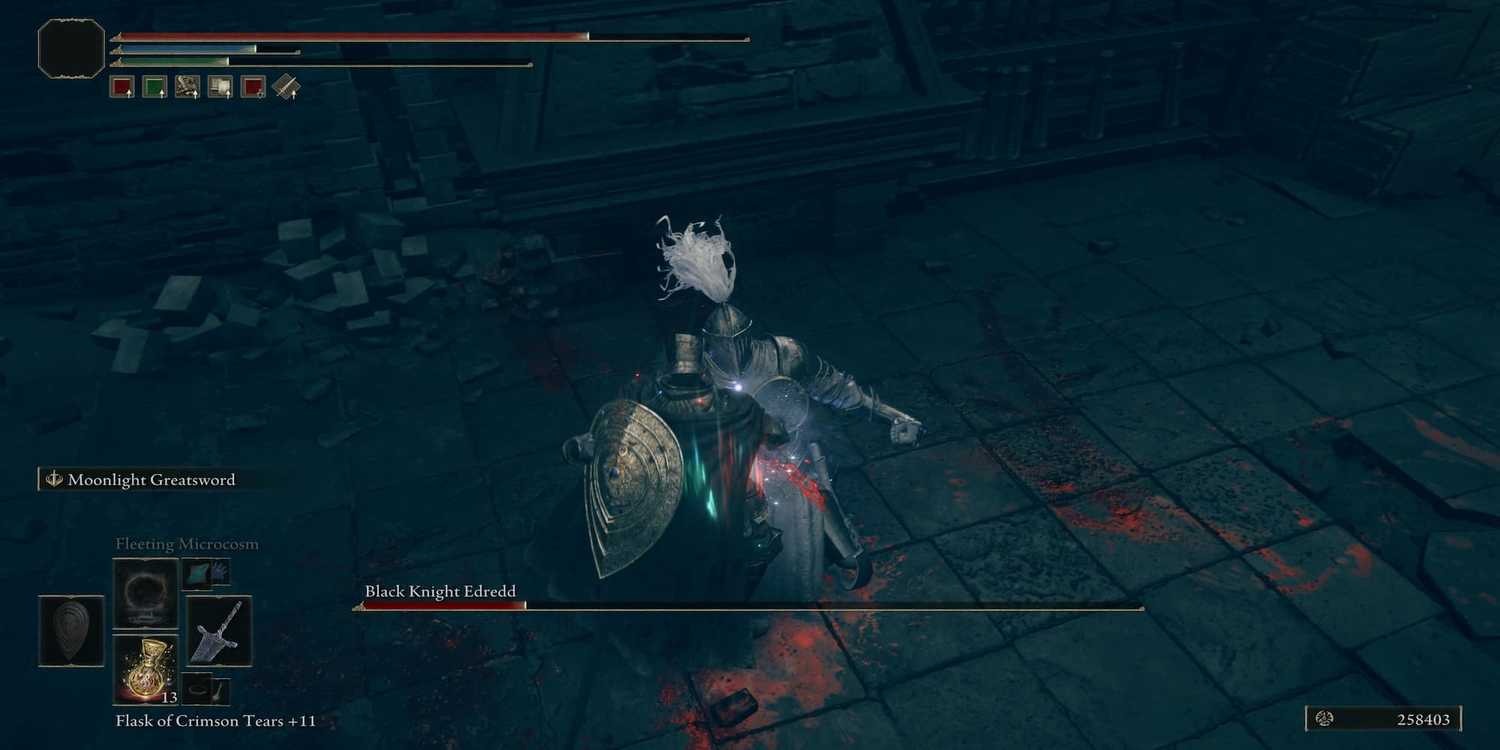Click the rune currency icon
This screenshot has height=750, width=1500.
click(x=1322, y=719)
